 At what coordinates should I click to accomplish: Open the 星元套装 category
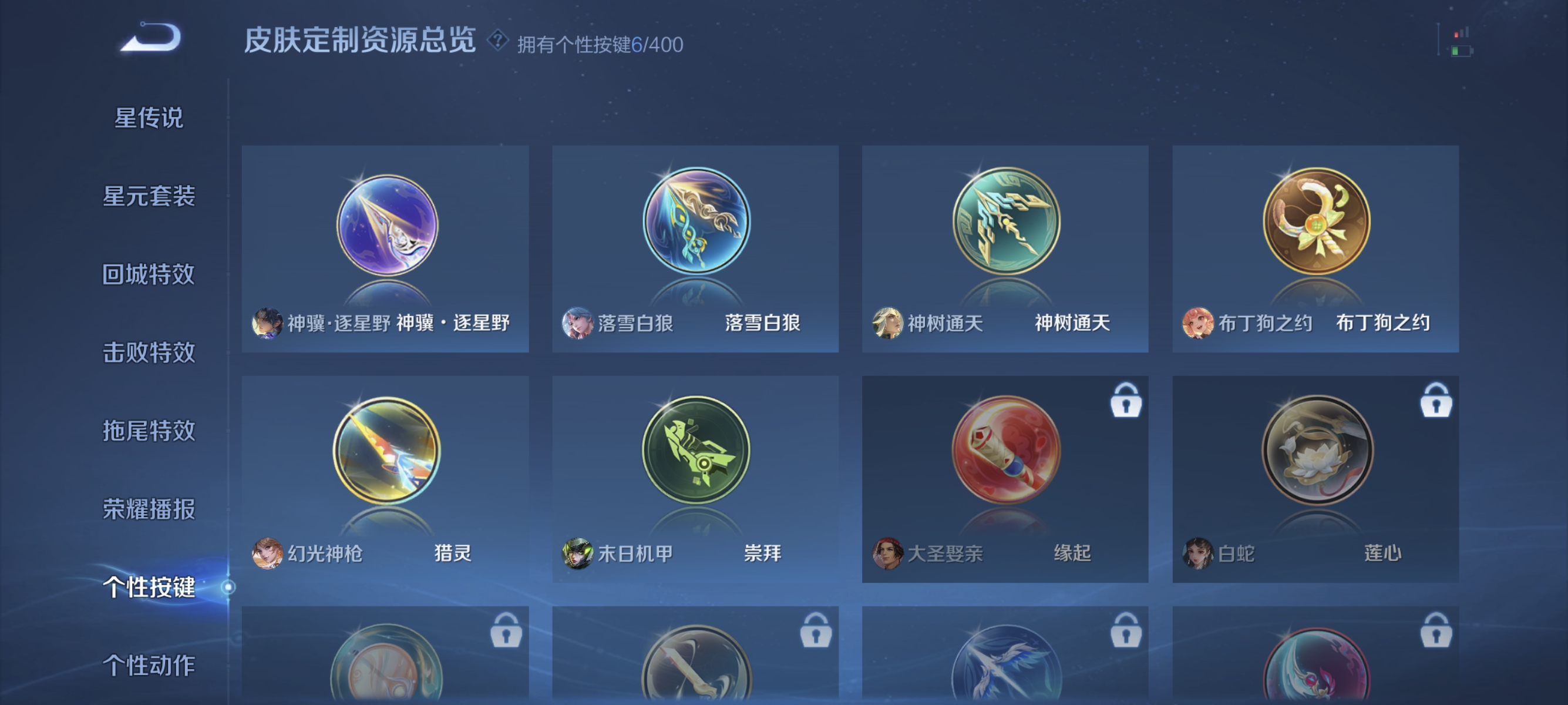click(150, 197)
